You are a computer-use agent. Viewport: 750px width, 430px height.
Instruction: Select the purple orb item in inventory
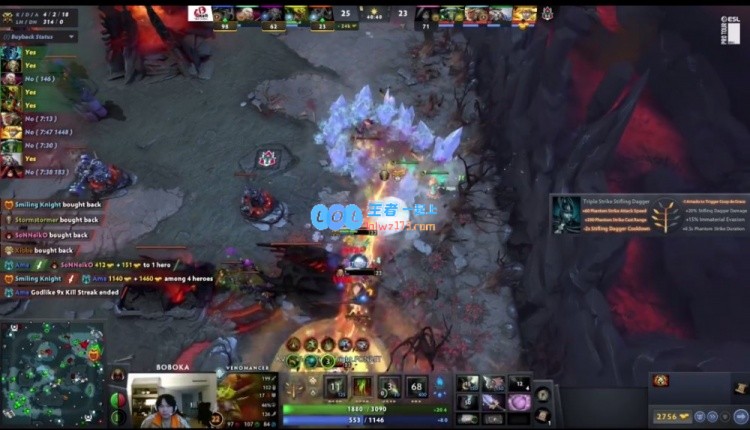click(x=519, y=401)
